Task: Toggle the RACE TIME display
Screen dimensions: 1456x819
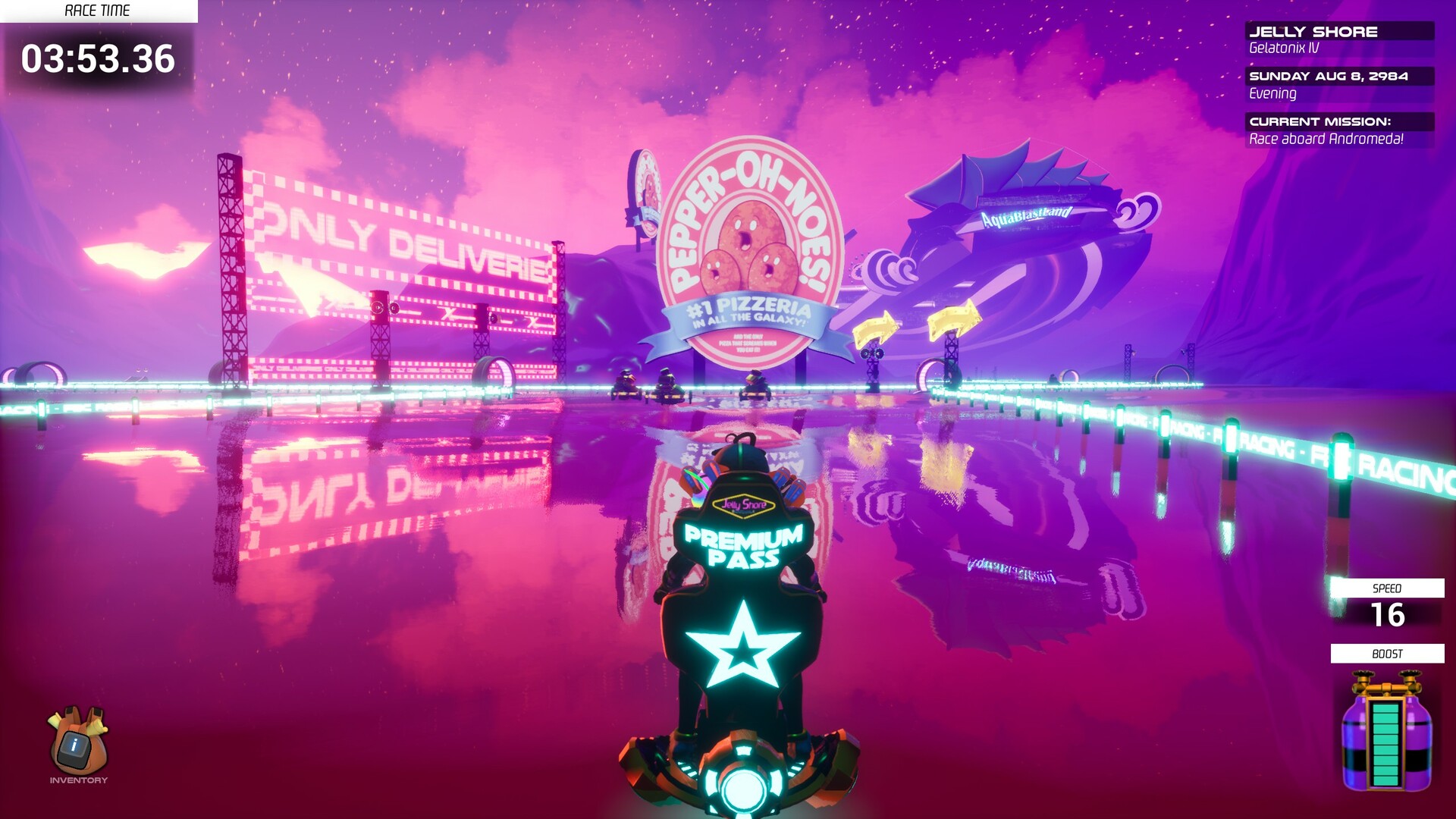Action: (x=97, y=11)
